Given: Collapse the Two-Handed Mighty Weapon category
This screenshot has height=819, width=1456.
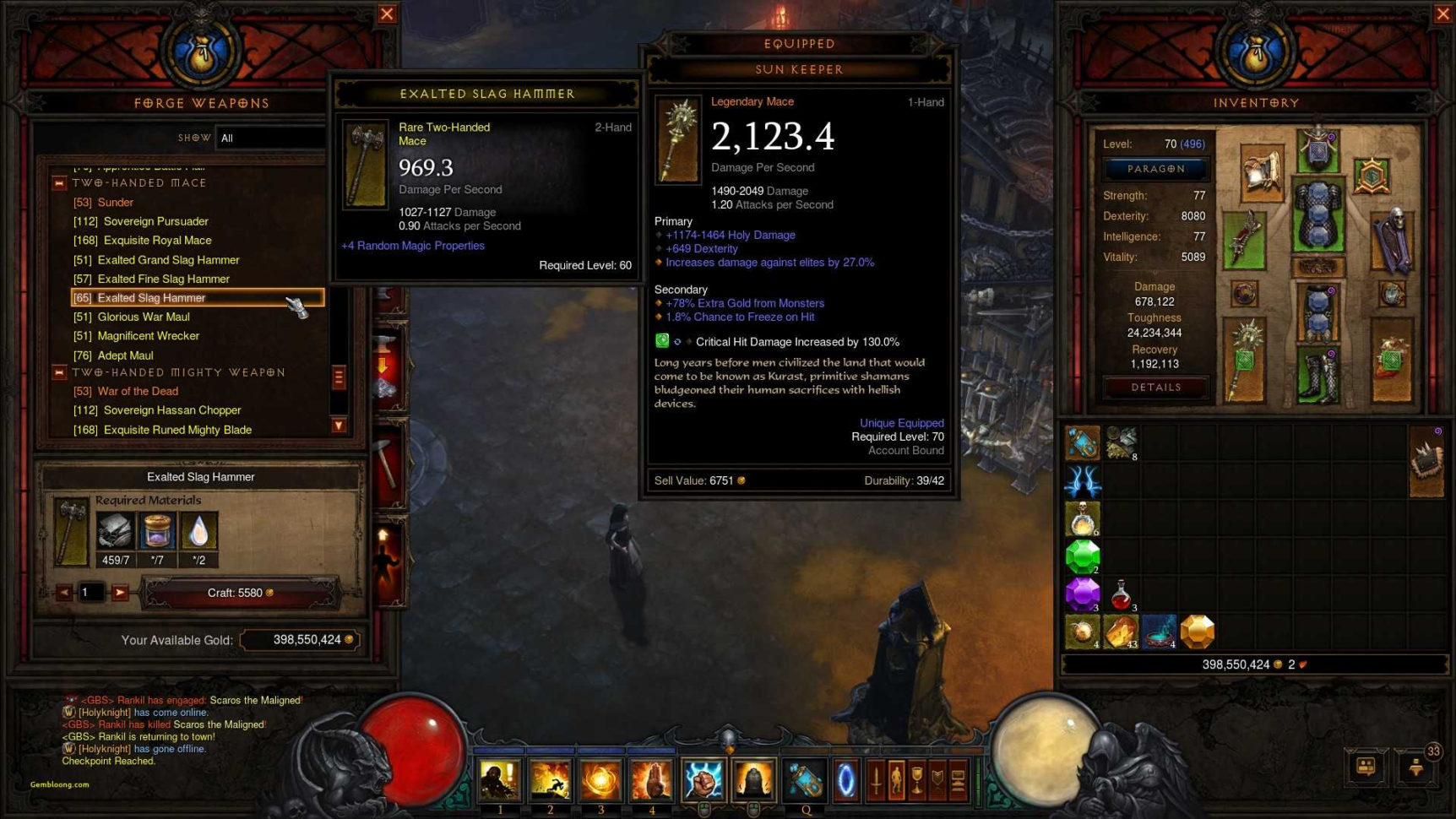Looking at the screenshot, I should pos(59,372).
